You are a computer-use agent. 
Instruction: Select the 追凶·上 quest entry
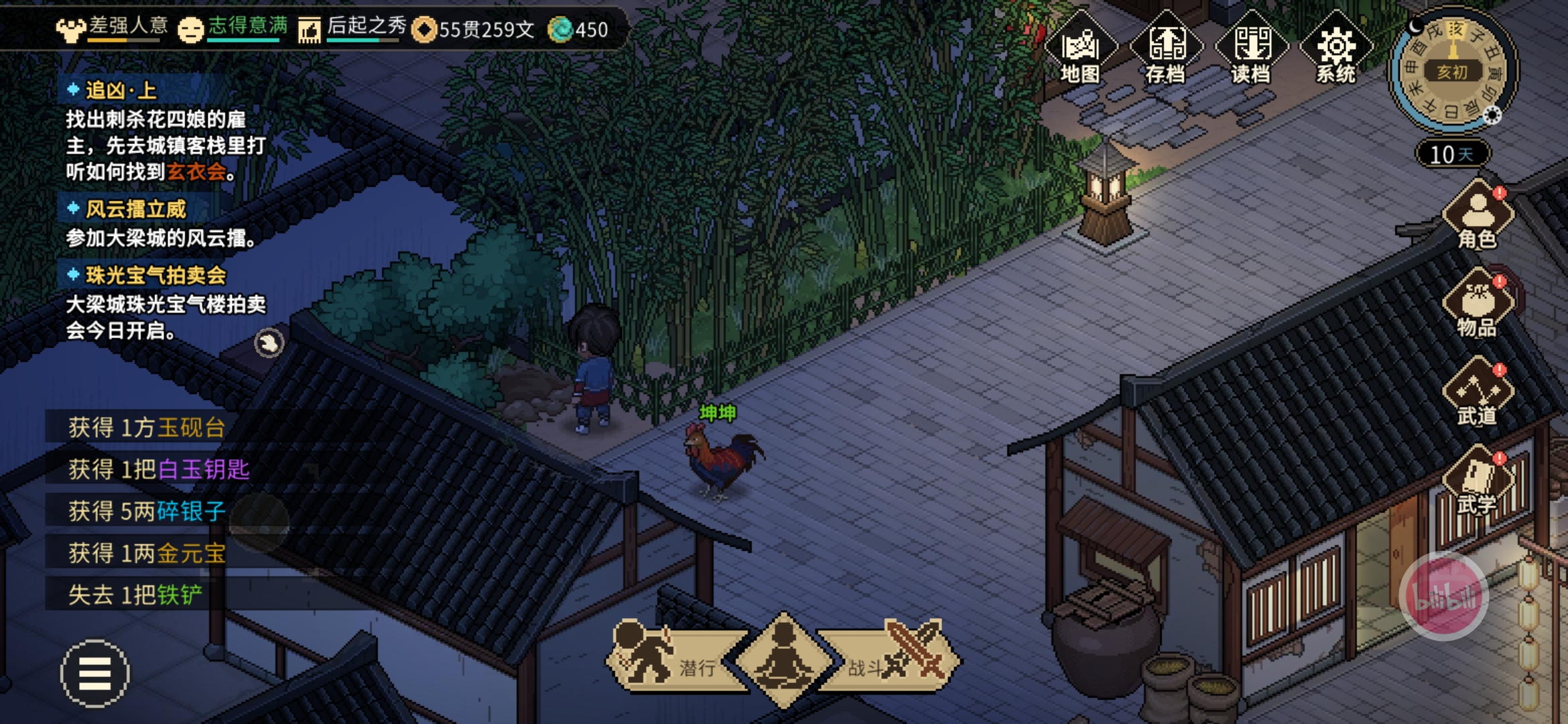point(121,90)
